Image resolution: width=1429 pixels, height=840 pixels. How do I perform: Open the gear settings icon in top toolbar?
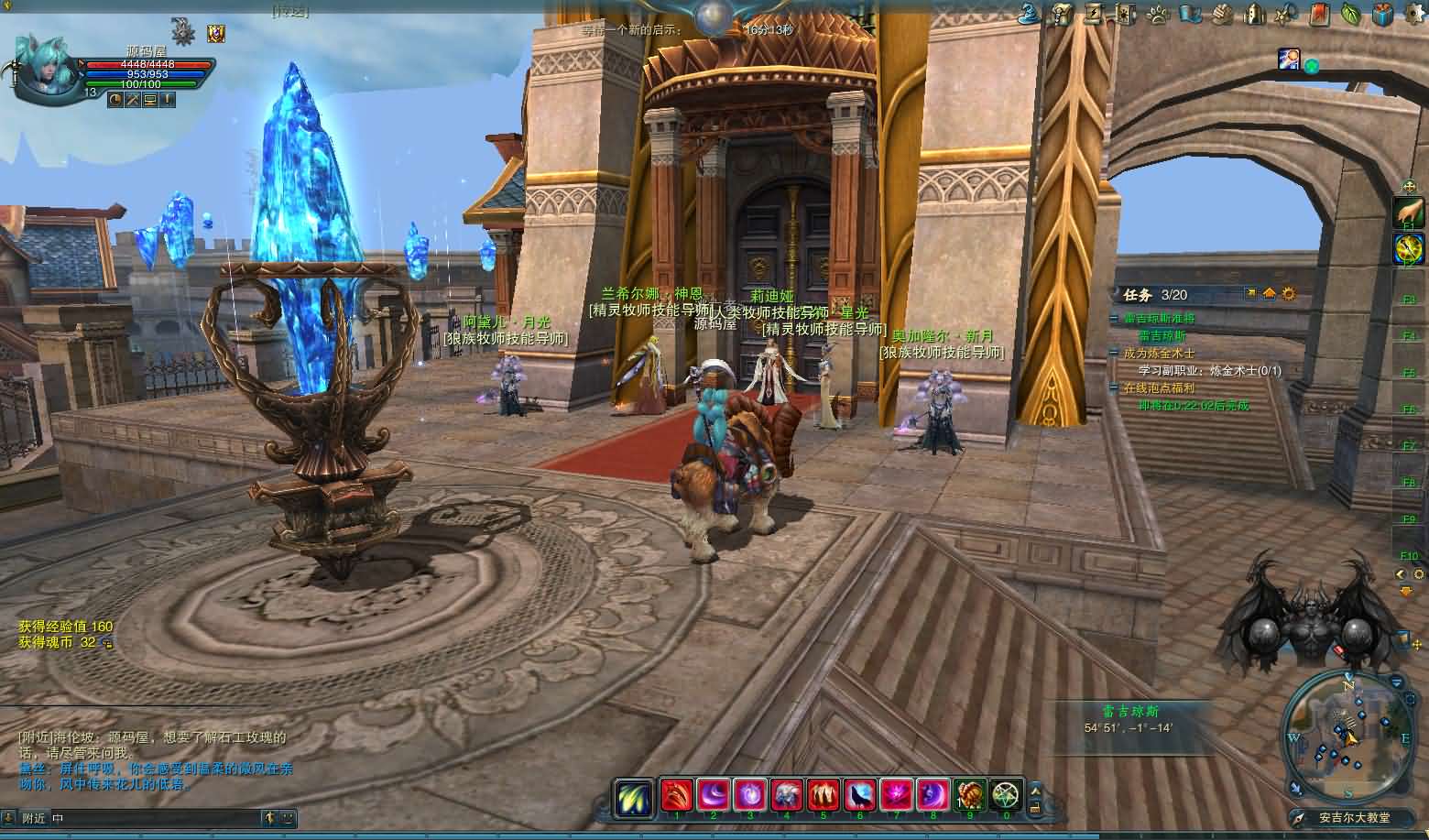click(x=1413, y=14)
